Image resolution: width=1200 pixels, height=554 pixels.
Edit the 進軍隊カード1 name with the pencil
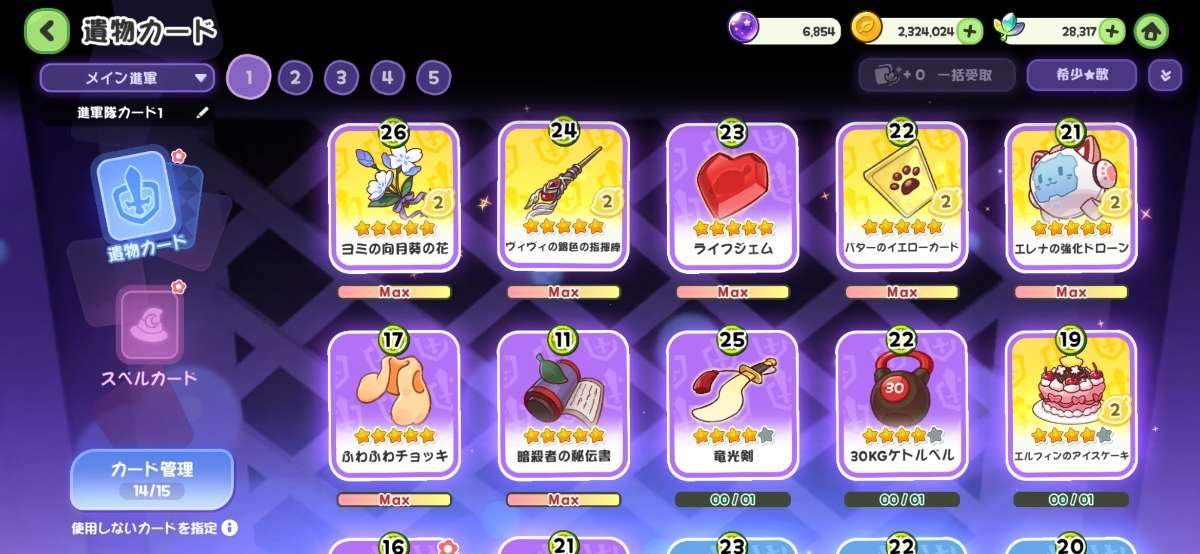point(203,113)
